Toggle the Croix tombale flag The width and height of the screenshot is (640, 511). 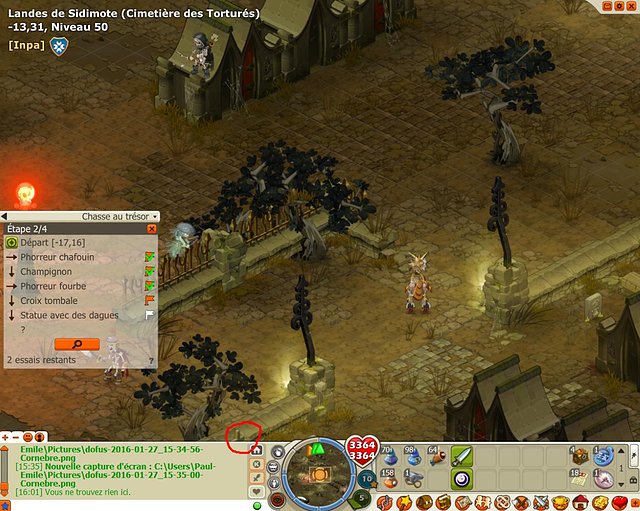150,300
